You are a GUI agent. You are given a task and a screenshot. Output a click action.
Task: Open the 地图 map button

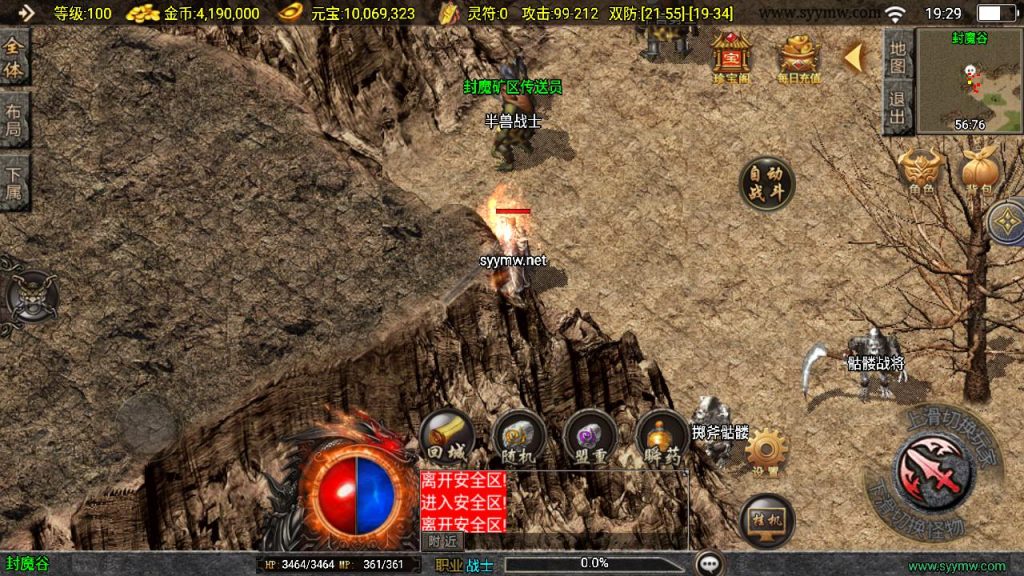[x=898, y=57]
